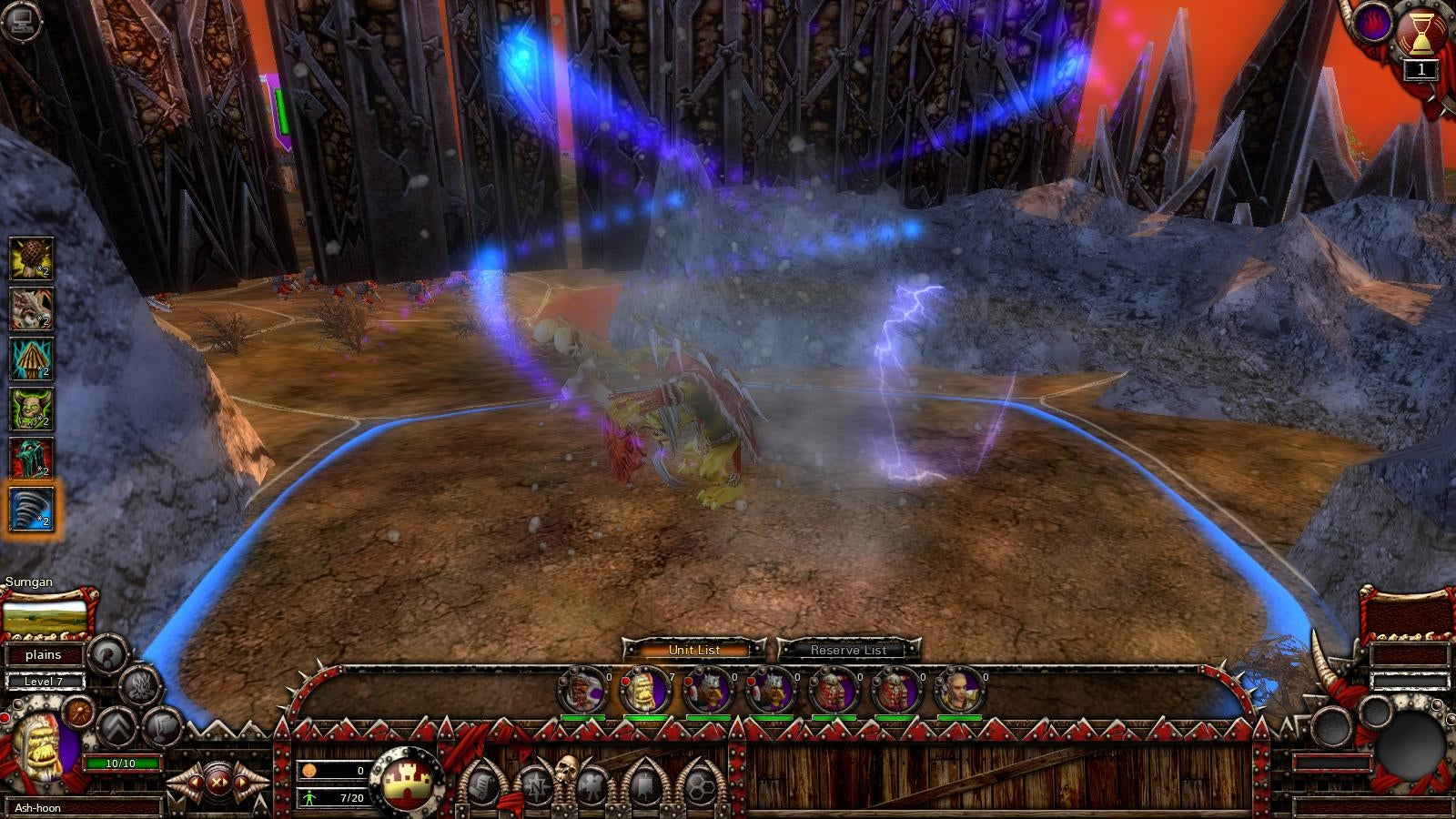1456x819 pixels.
Task: Select the blonde elf unit portrait
Action: [959, 691]
